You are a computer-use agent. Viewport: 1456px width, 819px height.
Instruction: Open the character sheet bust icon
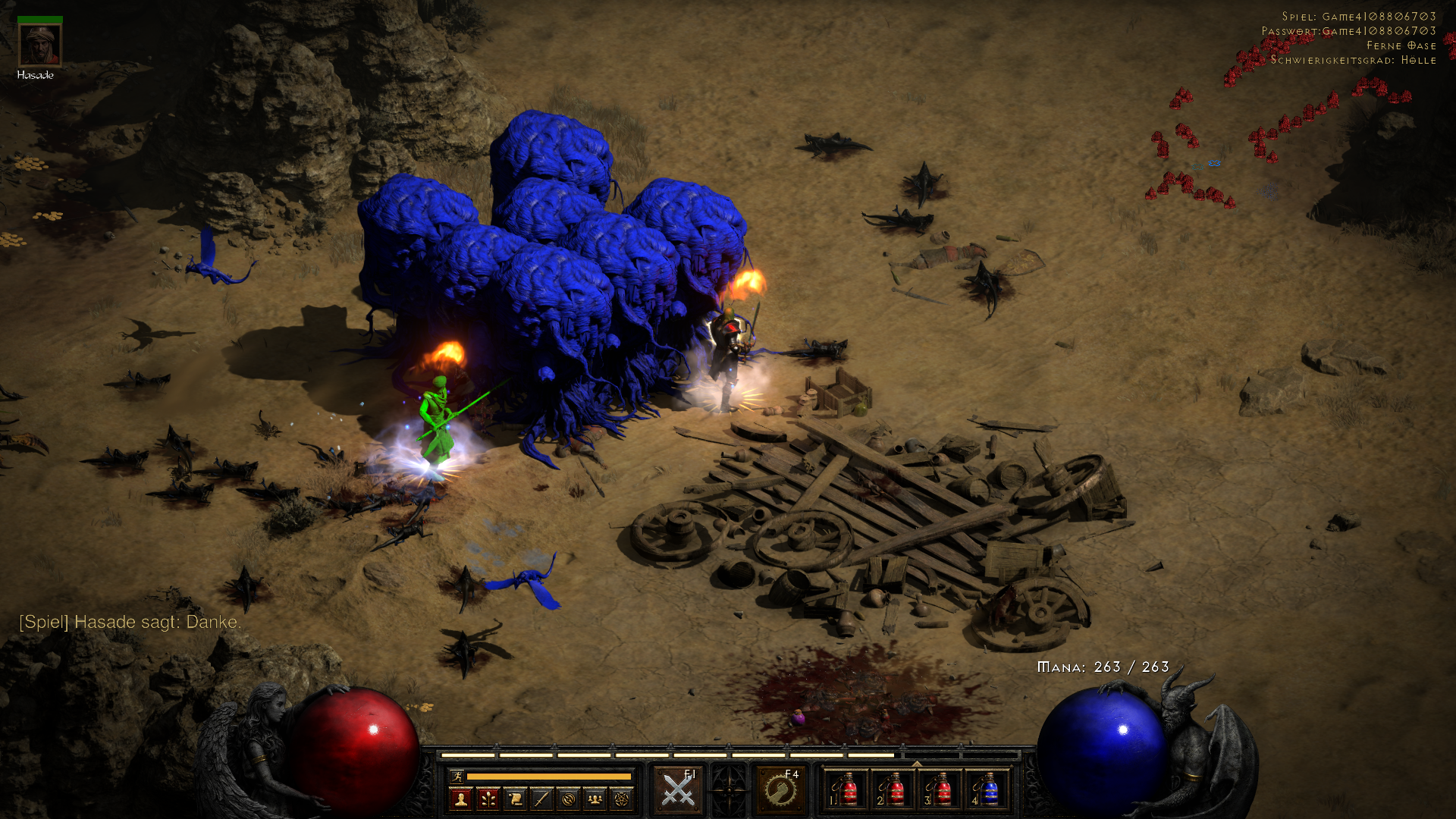(460, 799)
